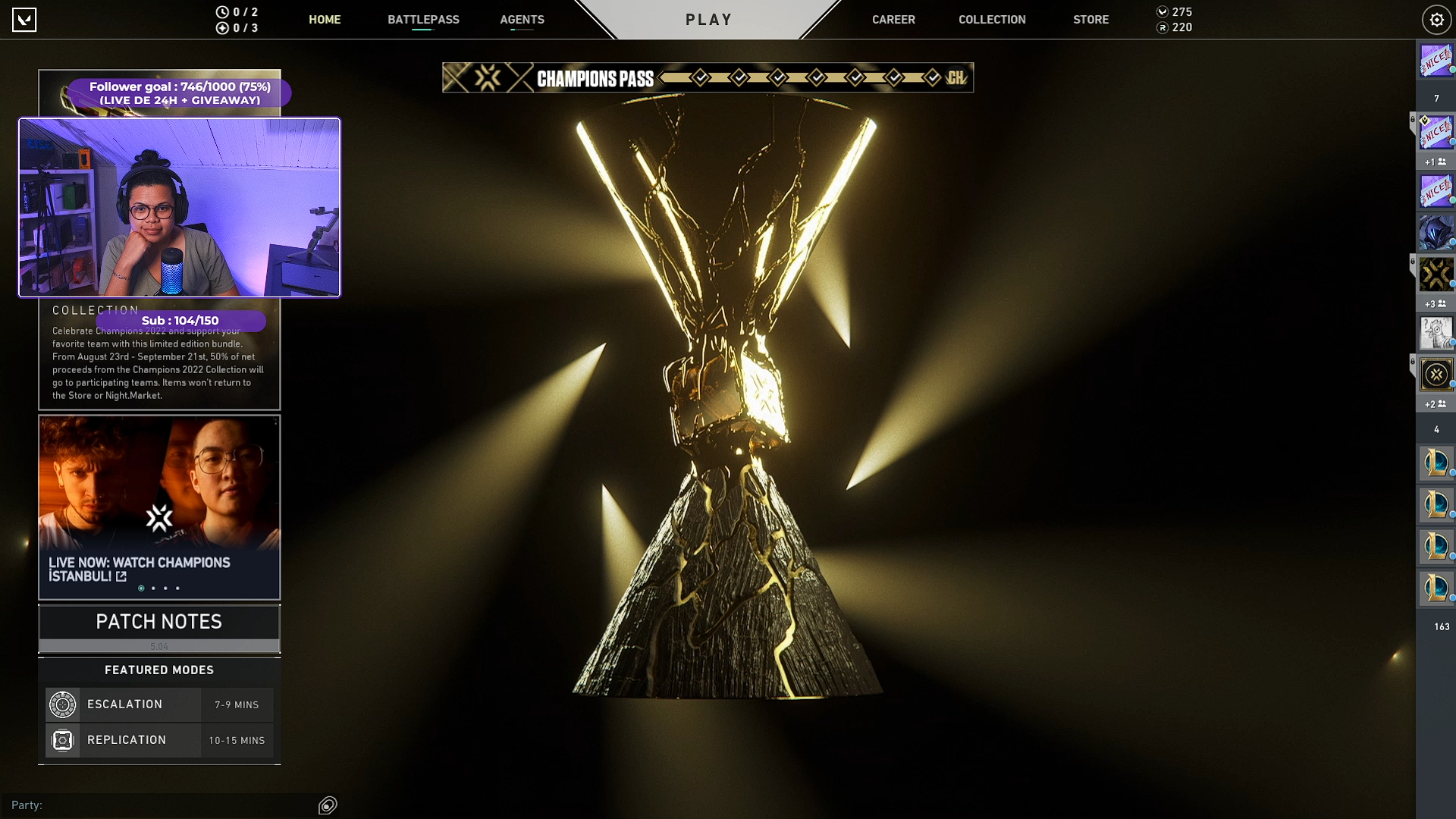Select the dark helmeted avatar friend
This screenshot has width=1456, height=819.
click(1436, 233)
